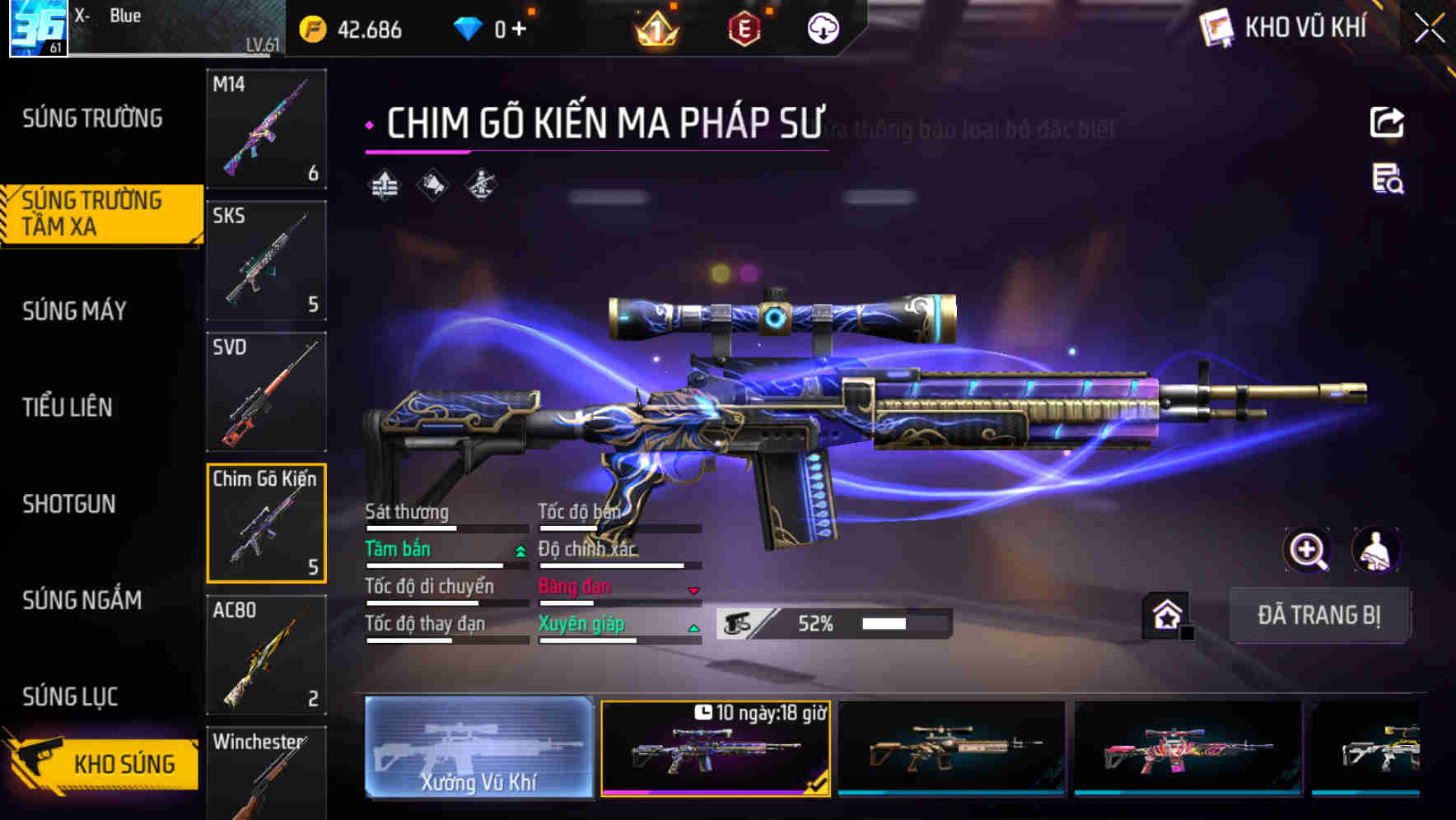This screenshot has height=820, width=1456.
Task: Select the AC80 weapon thumbnail
Action: 266,655
